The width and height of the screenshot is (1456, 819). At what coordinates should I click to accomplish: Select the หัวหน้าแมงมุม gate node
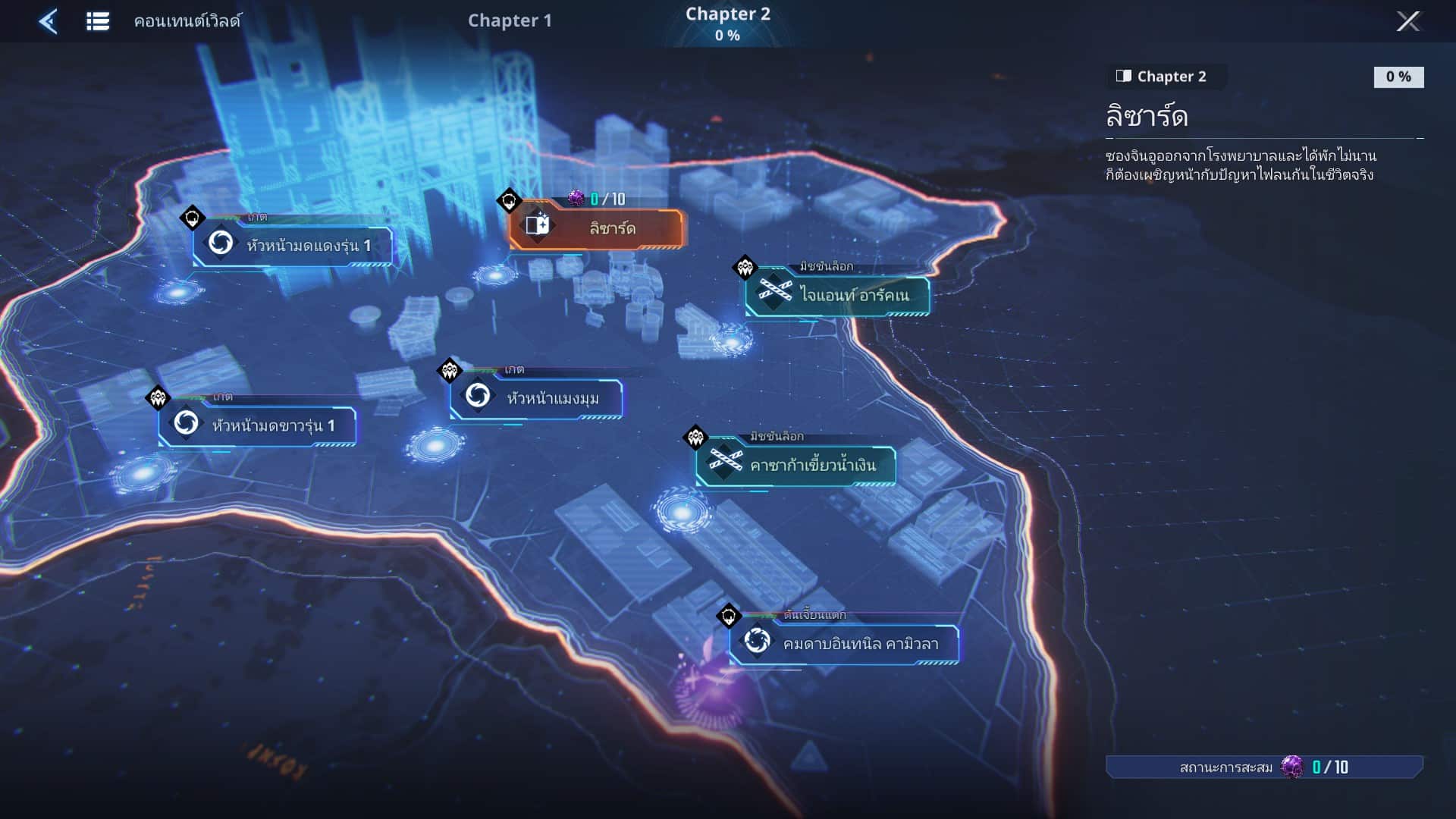537,397
